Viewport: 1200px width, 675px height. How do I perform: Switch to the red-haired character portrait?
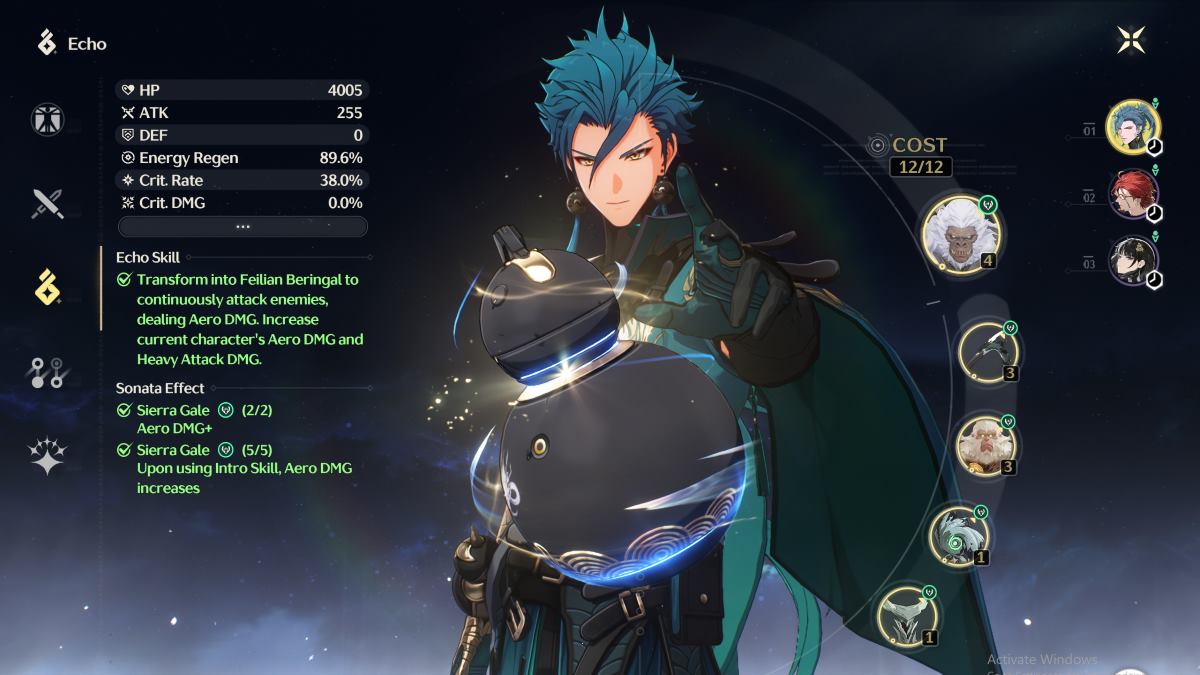[x=1133, y=194]
